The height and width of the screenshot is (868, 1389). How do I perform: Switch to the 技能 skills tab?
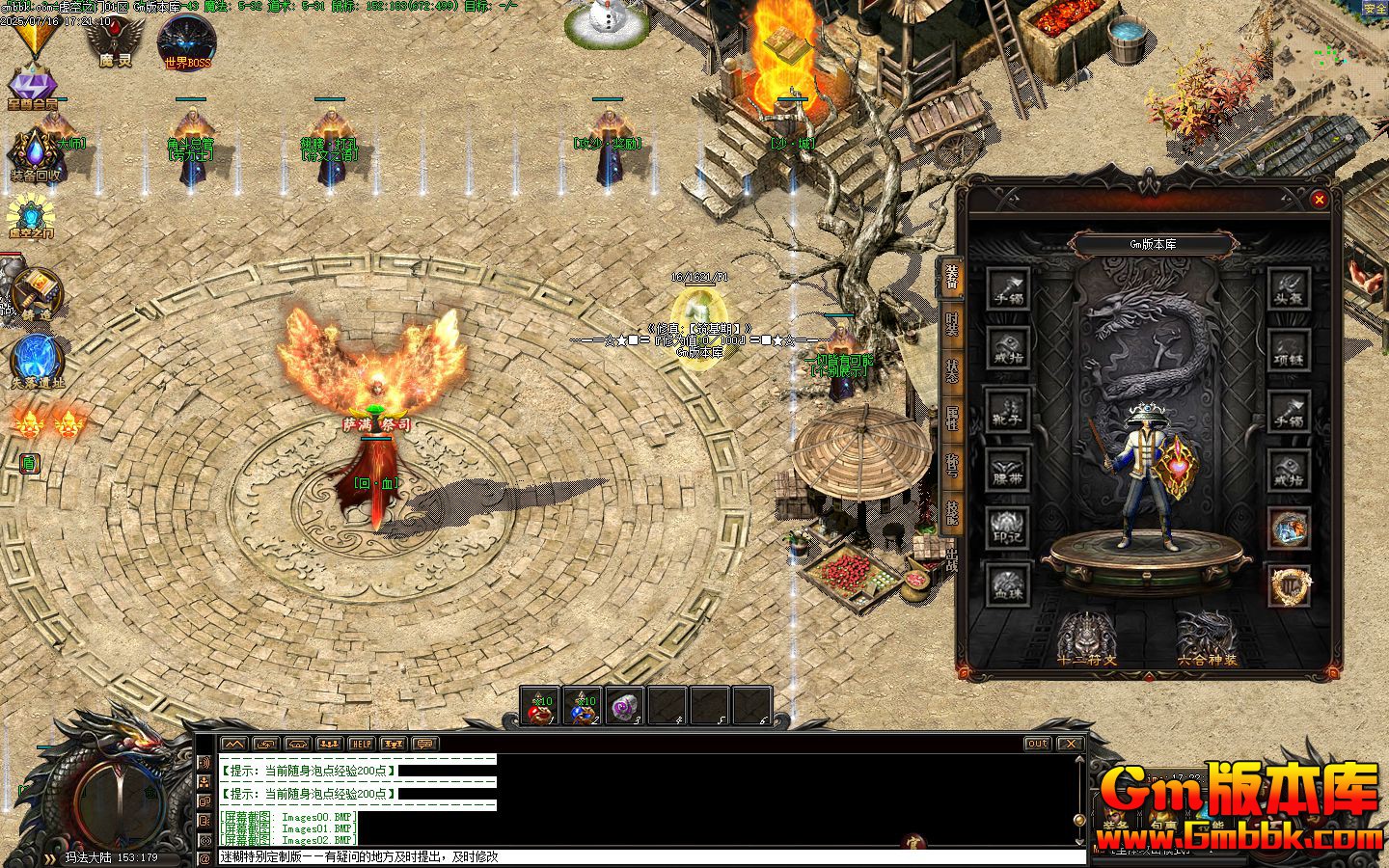952,513
